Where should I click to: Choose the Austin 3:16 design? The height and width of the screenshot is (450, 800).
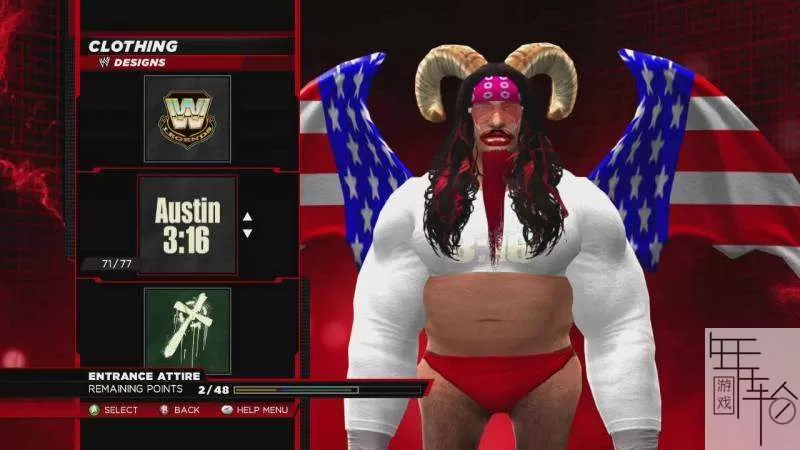(x=187, y=224)
